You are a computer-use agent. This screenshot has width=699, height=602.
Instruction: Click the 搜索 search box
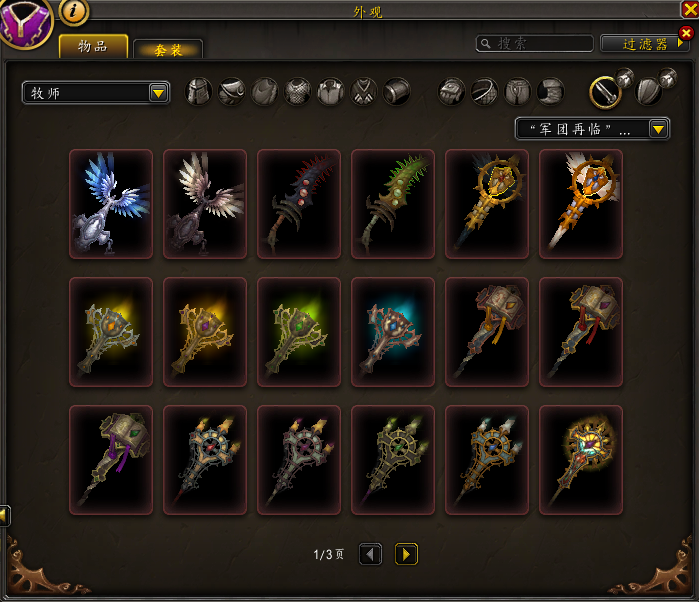click(535, 43)
